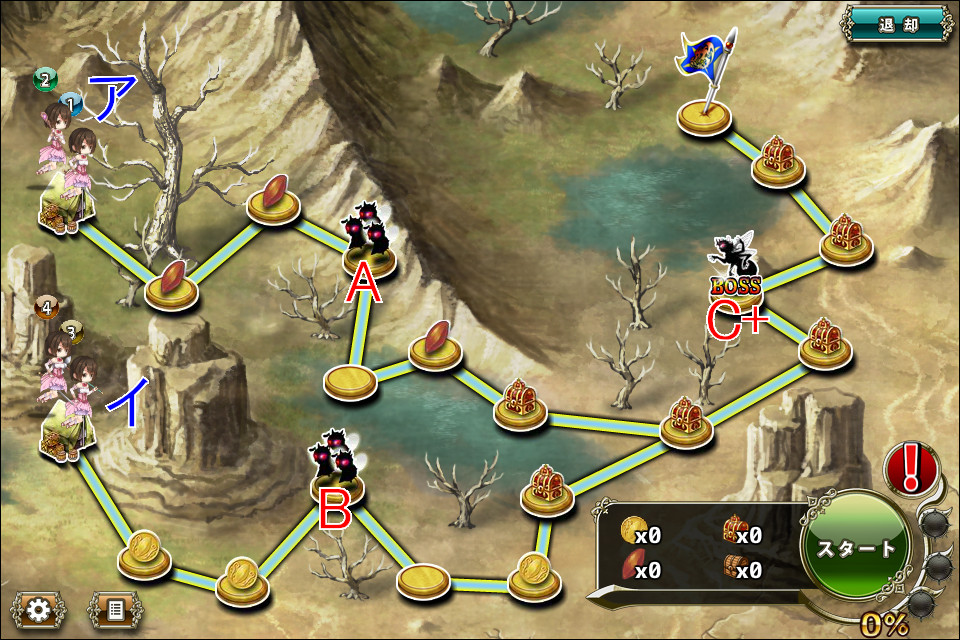Click the 退却 retreat button
This screenshot has width=960, height=640.
pyautogui.click(x=897, y=22)
